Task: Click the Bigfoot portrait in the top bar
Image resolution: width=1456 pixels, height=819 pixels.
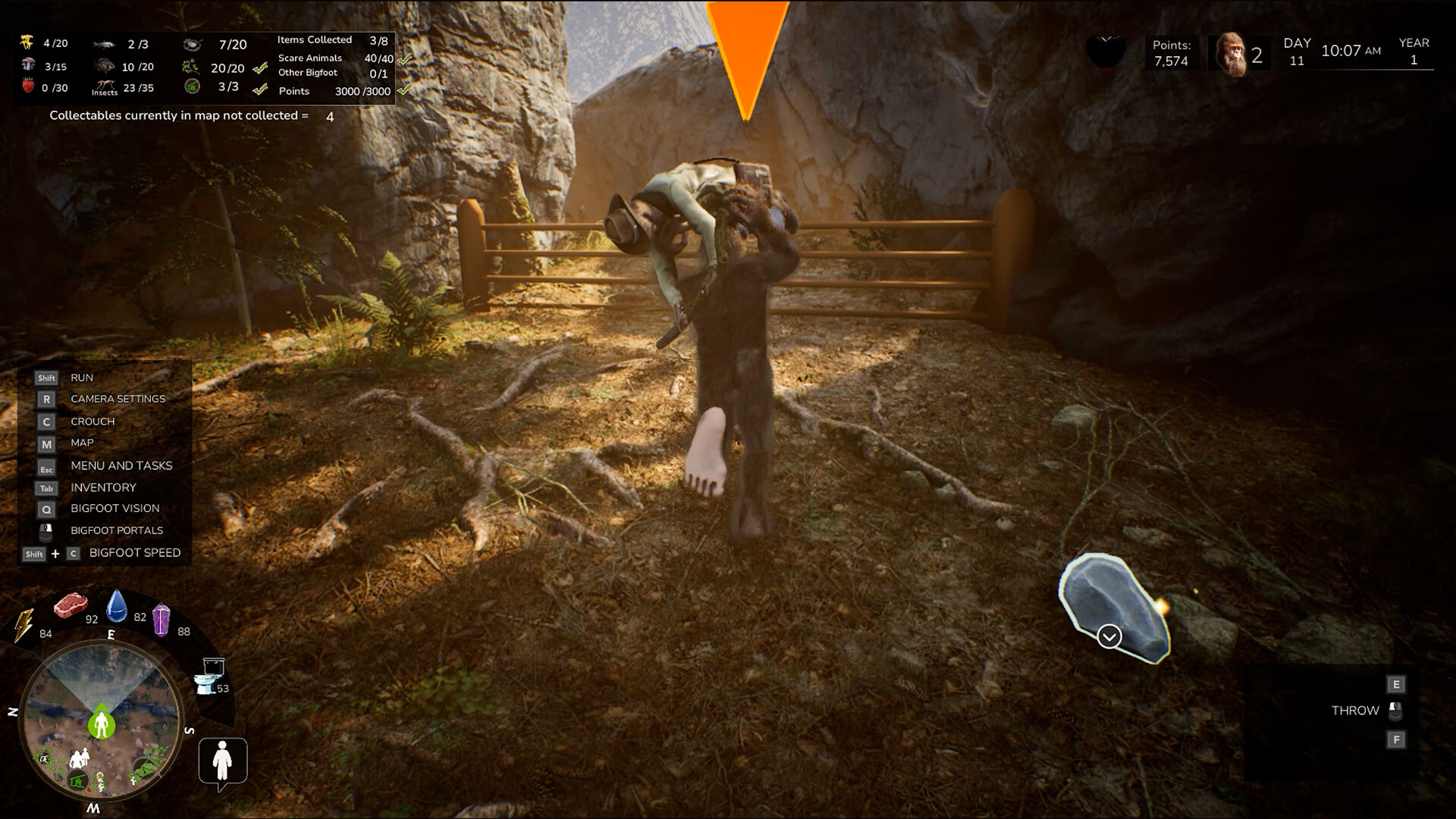Action: (1232, 53)
